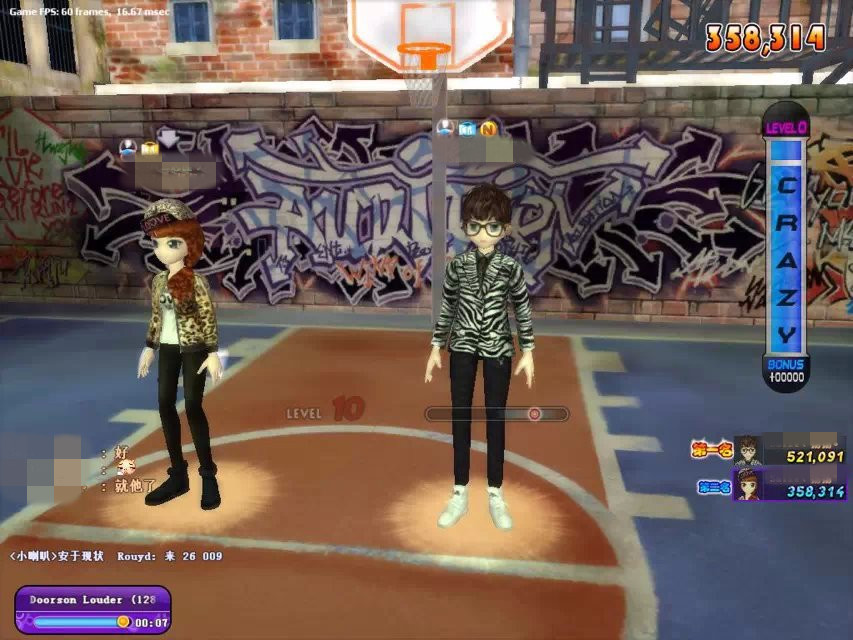Image resolution: width=853 pixels, height=640 pixels.
Task: Click the gold badge icon above the girl
Action: point(150,148)
